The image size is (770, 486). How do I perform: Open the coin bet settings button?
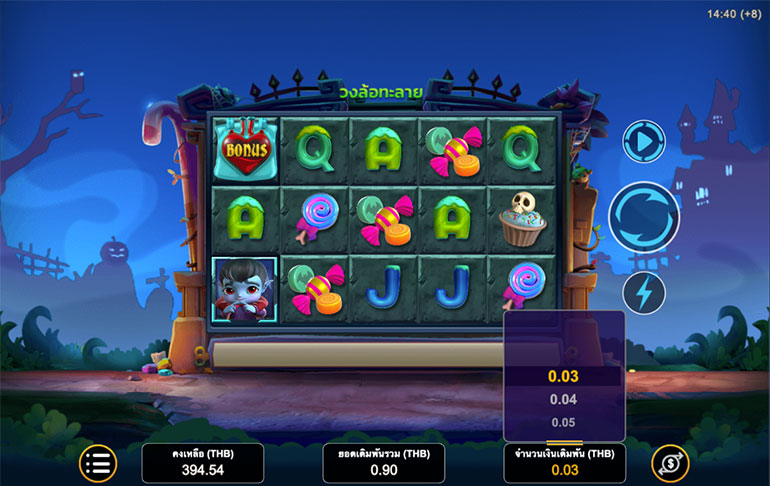669,463
